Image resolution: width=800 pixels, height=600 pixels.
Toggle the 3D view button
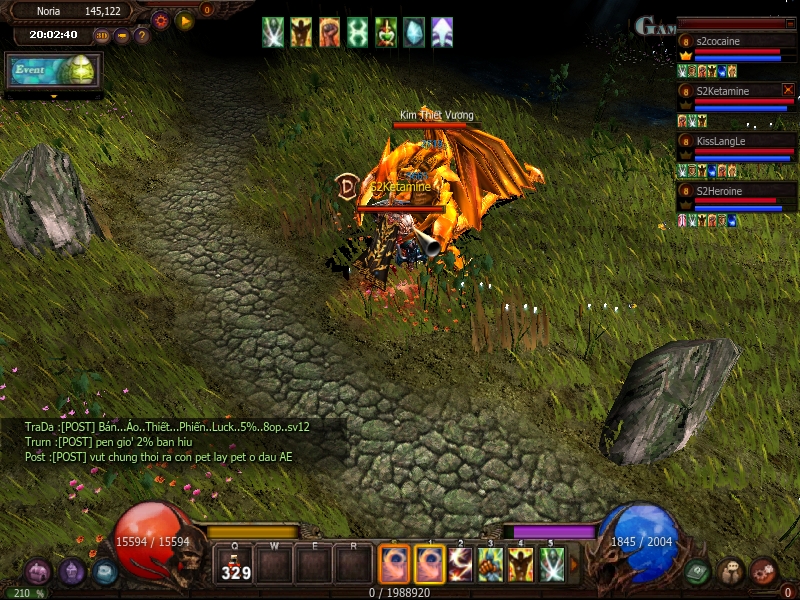click(x=102, y=36)
